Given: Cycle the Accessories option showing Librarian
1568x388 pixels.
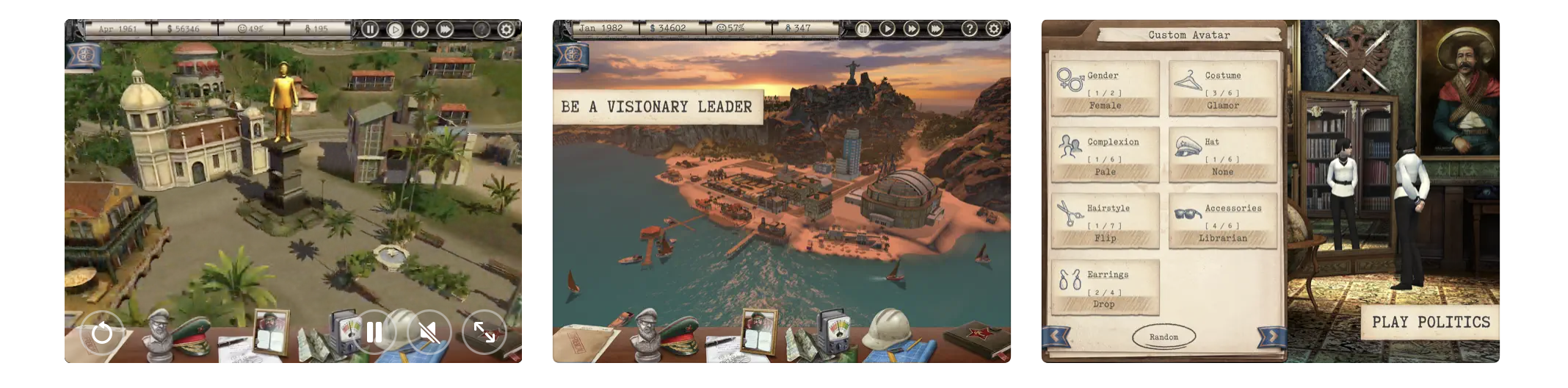Looking at the screenshot, I should (x=1222, y=222).
